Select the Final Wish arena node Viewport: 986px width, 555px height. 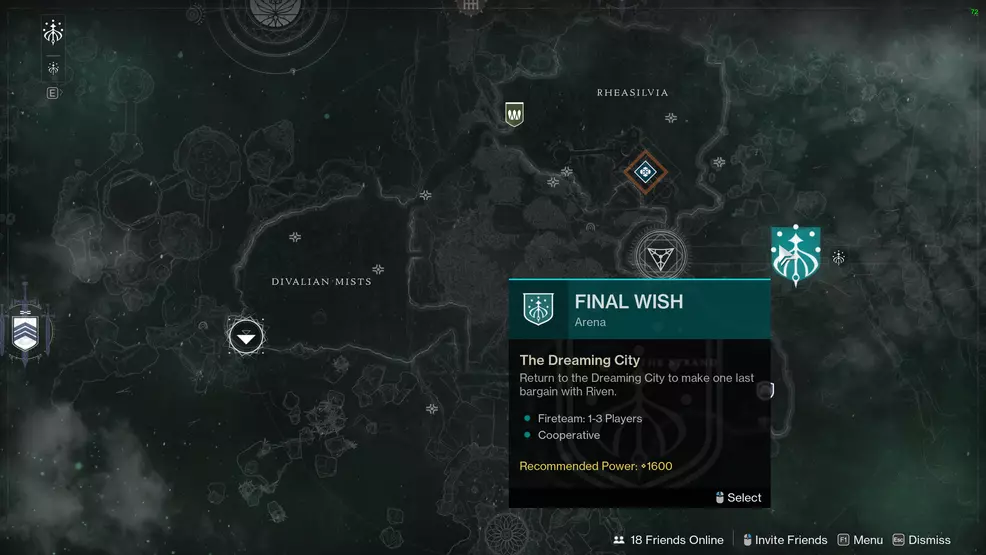[796, 255]
